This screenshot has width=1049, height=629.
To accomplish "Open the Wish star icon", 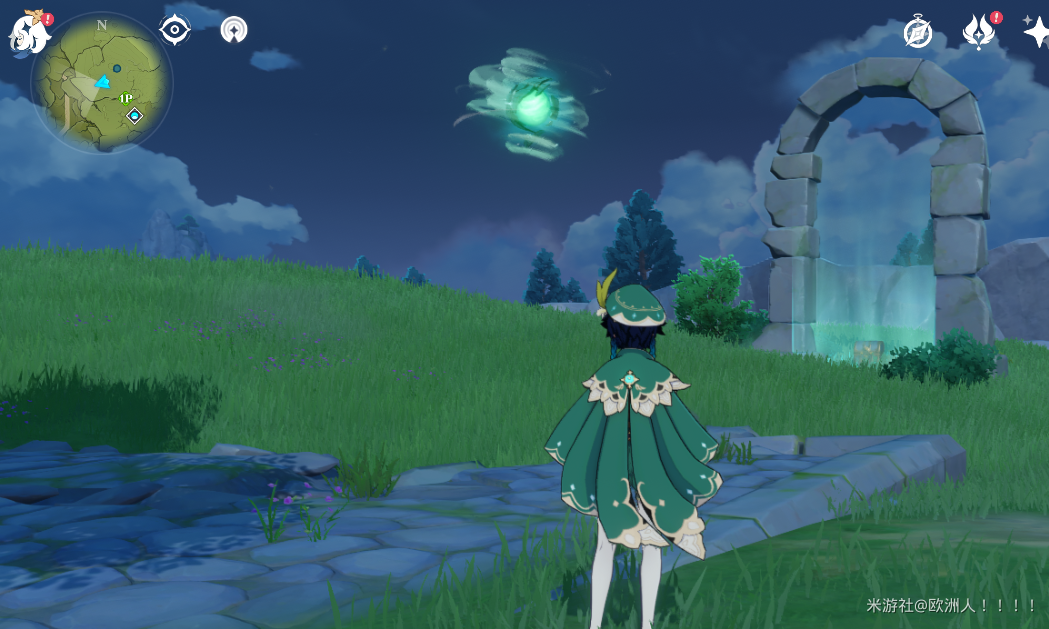I will (x=1036, y=32).
